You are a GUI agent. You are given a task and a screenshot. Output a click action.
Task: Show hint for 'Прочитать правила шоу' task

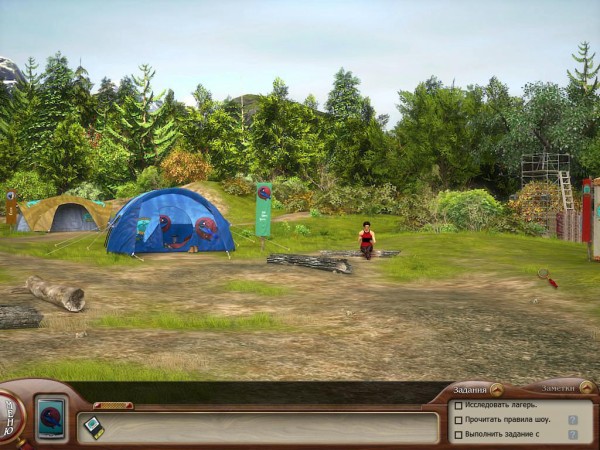click(573, 420)
